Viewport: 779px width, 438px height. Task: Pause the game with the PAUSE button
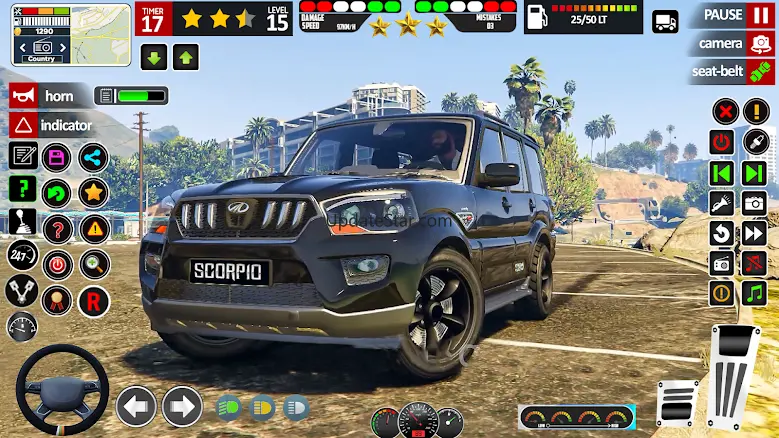731,15
